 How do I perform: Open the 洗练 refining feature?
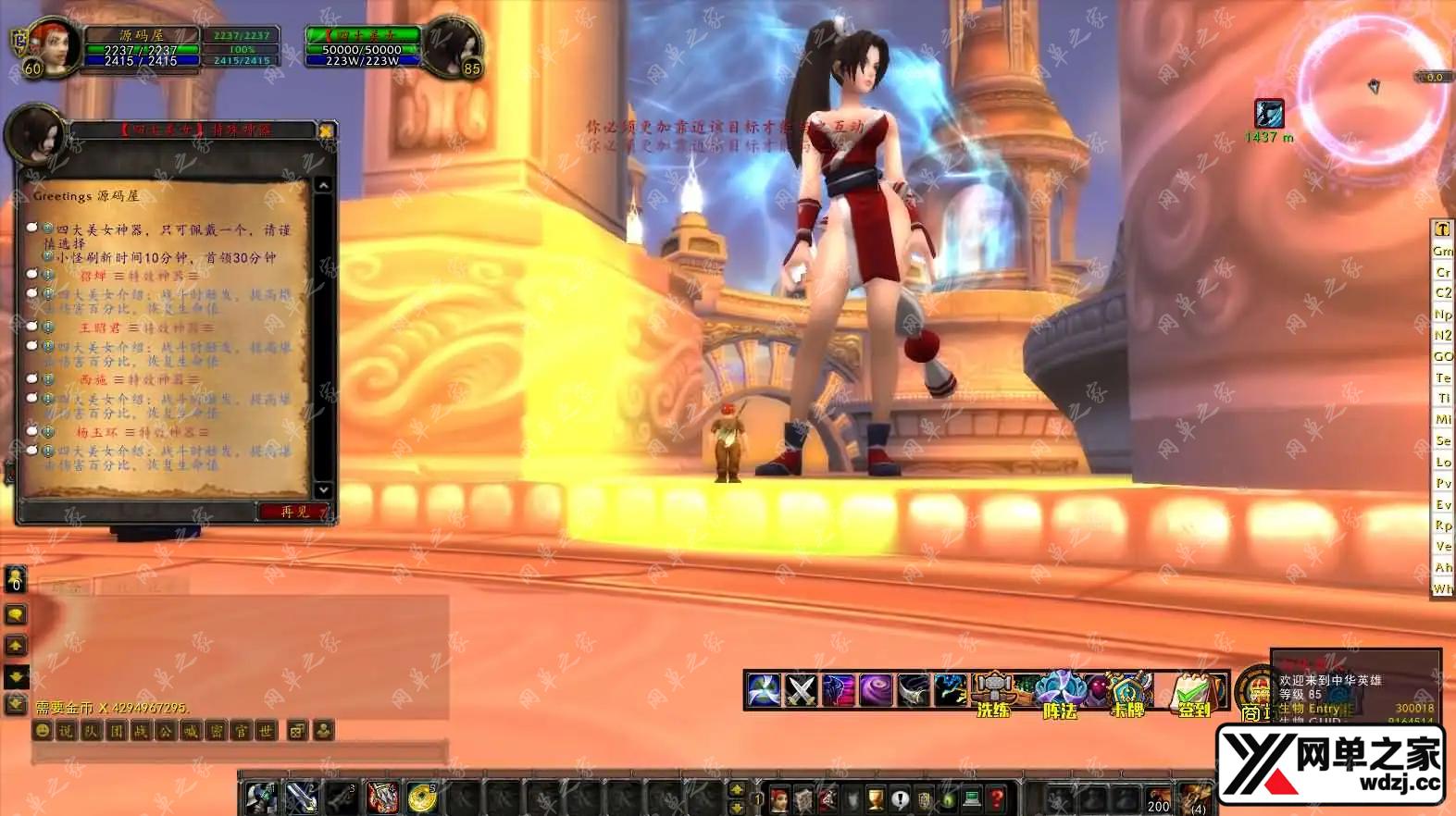pos(993,692)
